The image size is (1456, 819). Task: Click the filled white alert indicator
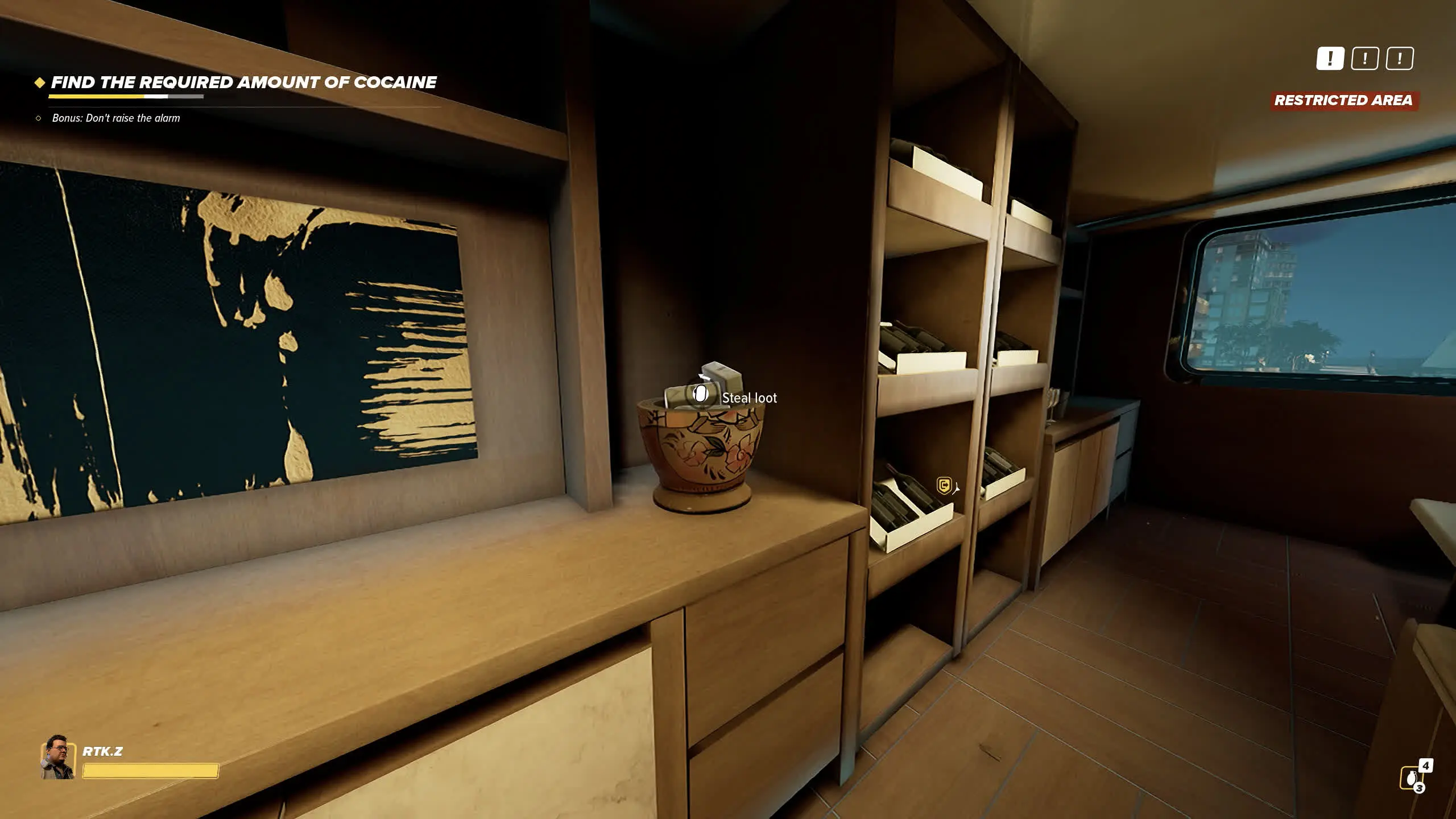(1330, 59)
